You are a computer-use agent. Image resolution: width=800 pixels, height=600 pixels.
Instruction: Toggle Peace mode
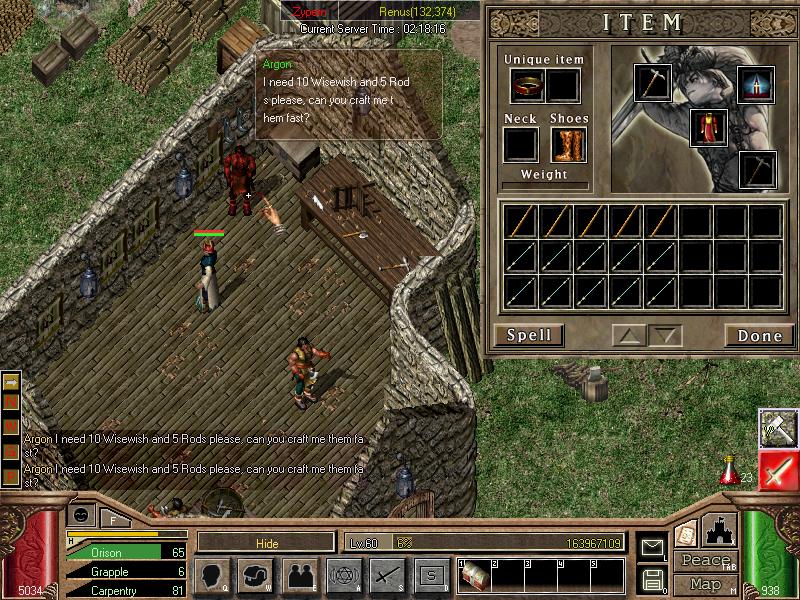705,561
